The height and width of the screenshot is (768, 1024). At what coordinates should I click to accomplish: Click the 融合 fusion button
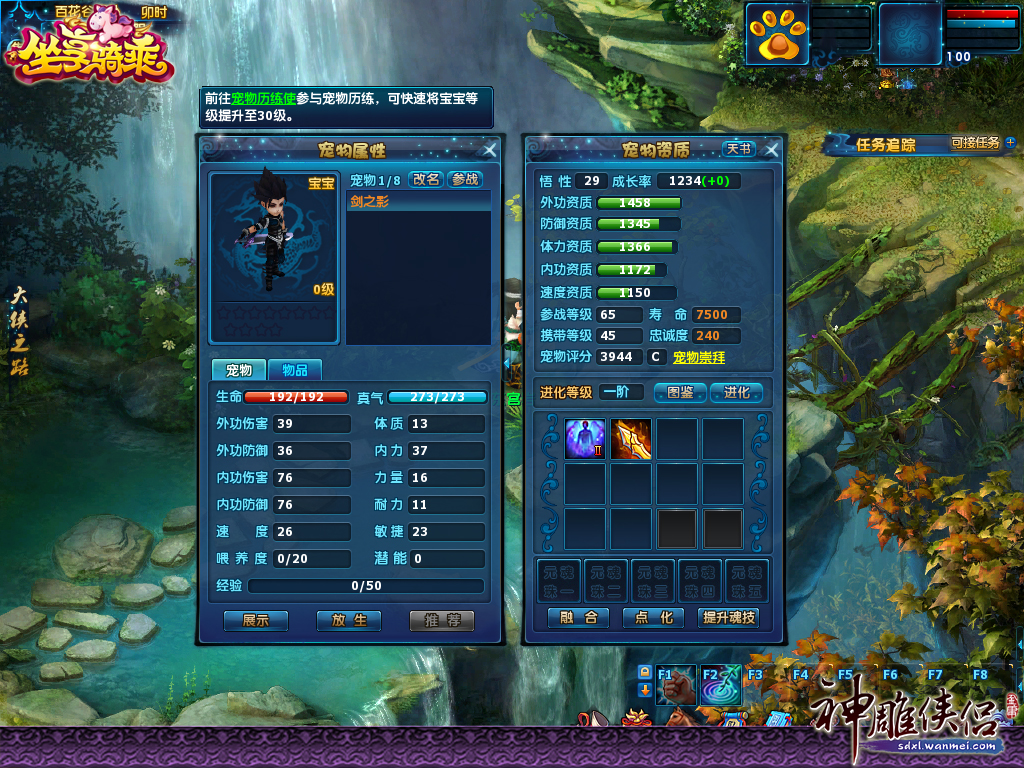click(579, 618)
